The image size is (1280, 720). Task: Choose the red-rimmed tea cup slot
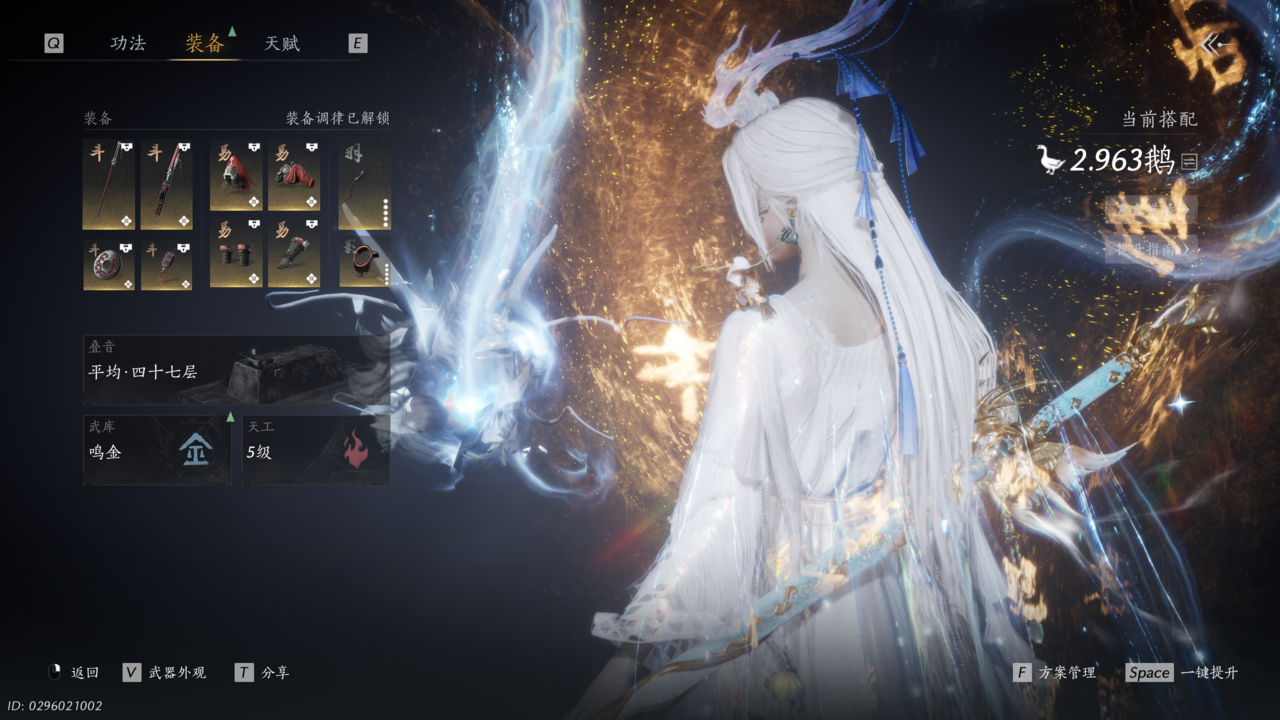364,262
